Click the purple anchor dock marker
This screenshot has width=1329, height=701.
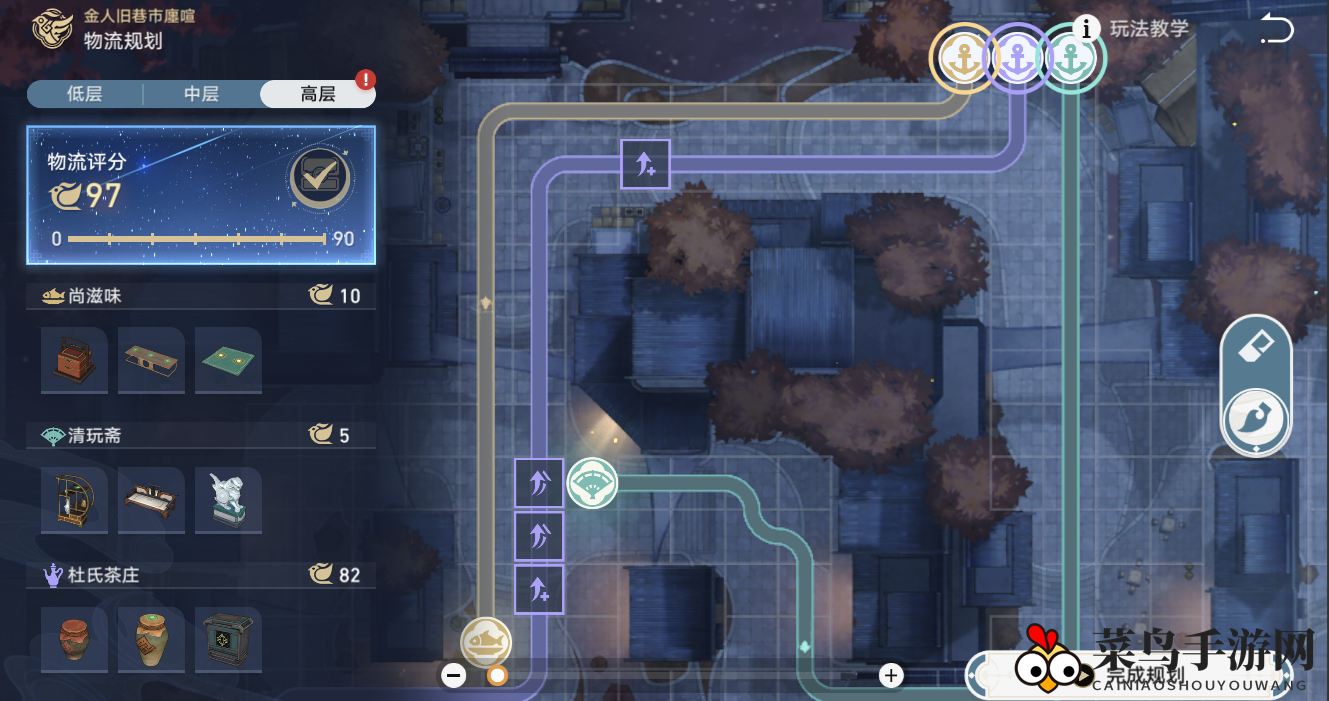point(1017,59)
